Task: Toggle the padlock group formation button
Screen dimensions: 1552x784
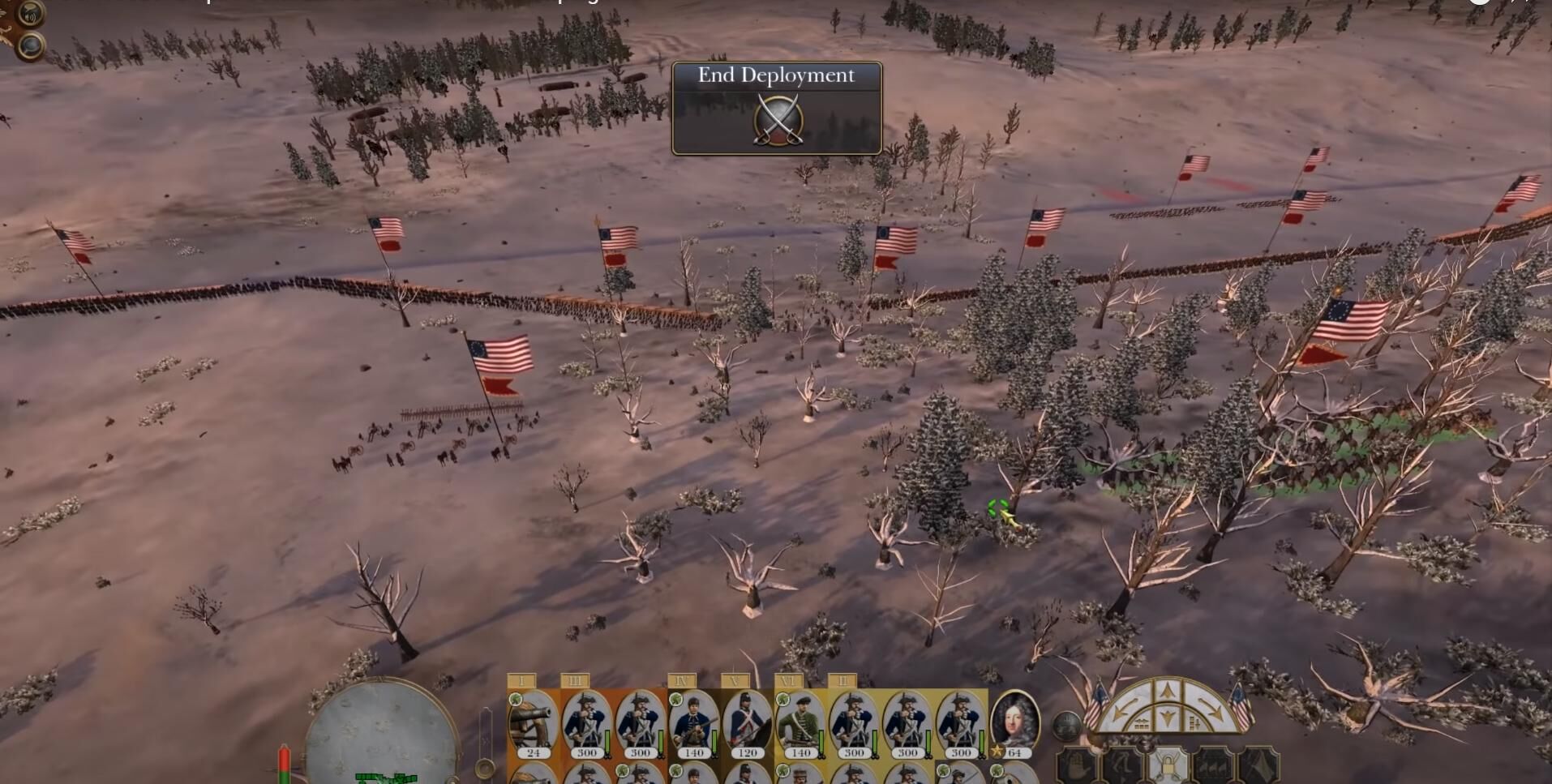Action: pos(1168,765)
